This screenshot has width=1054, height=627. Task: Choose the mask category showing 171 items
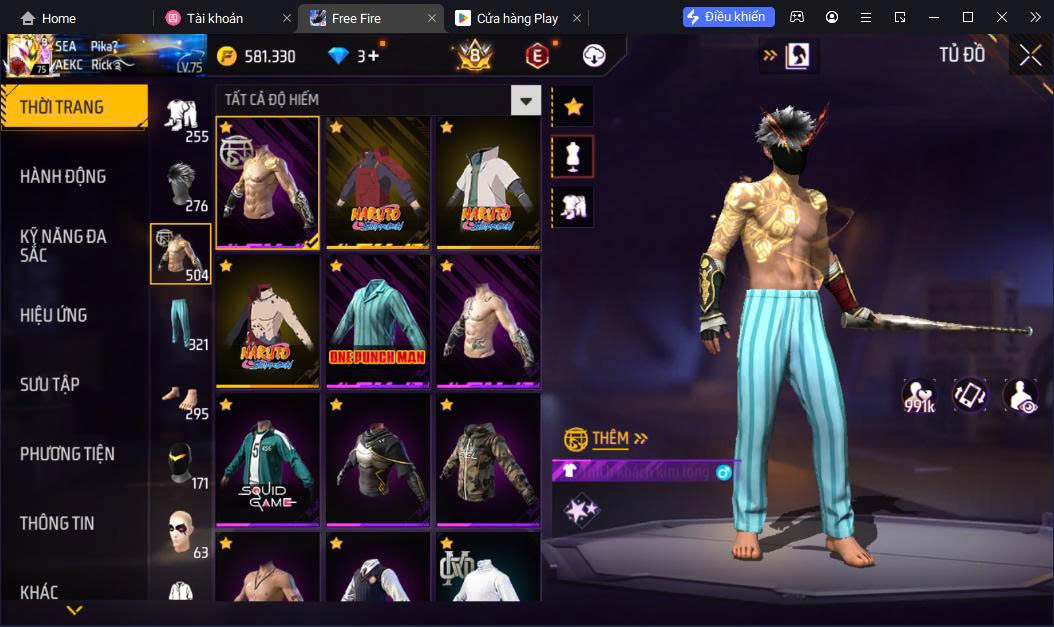click(x=181, y=462)
